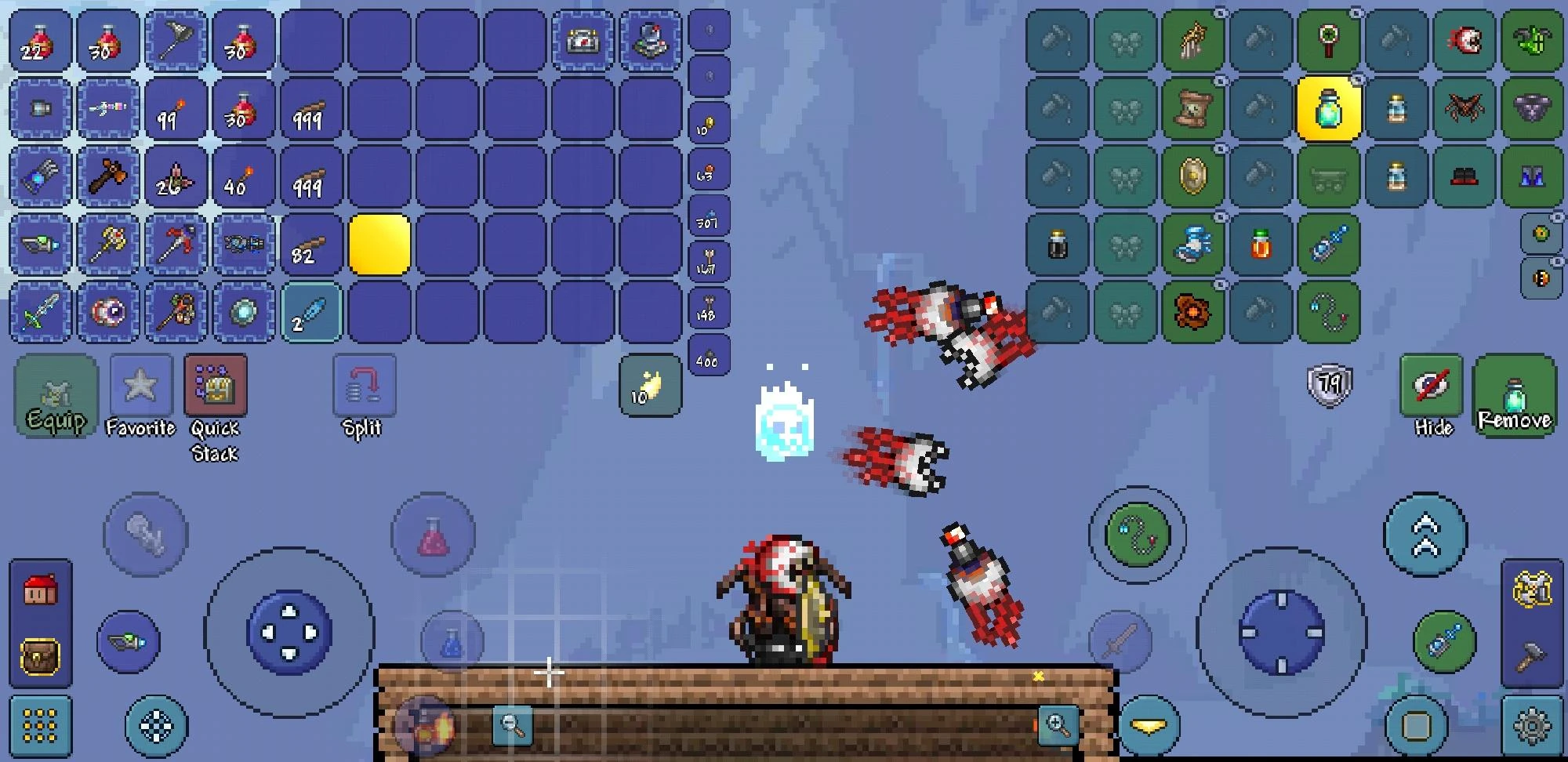Open the grid dots panel bottom left

coord(41,728)
